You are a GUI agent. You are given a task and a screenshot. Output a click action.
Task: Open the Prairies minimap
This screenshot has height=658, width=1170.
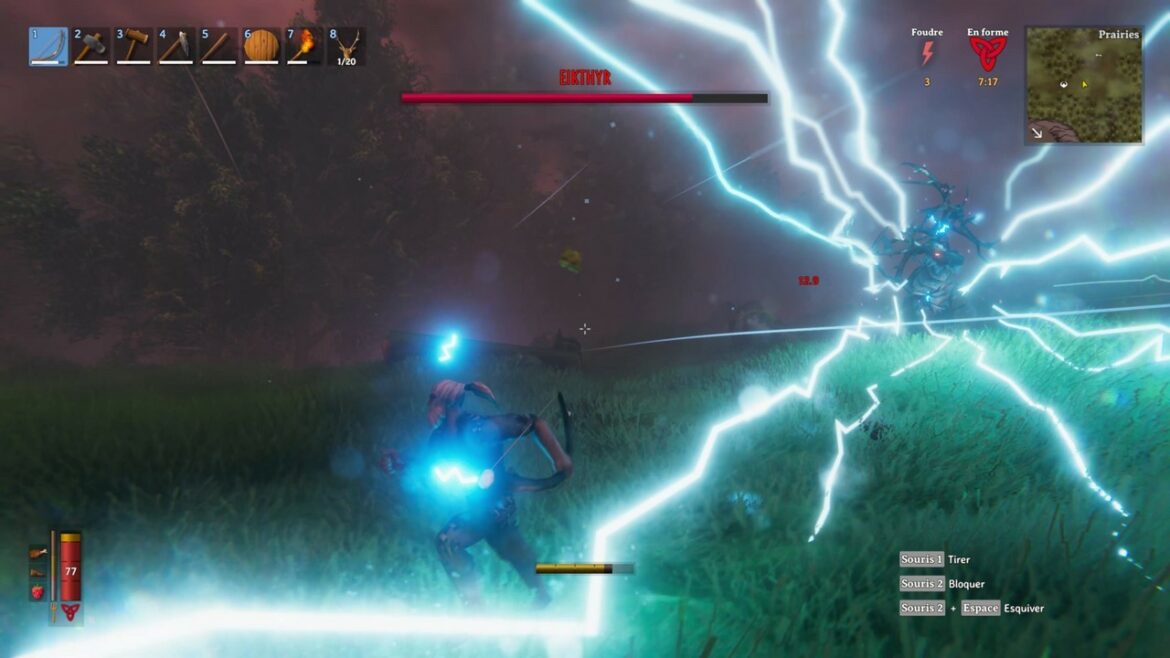[x=1083, y=84]
